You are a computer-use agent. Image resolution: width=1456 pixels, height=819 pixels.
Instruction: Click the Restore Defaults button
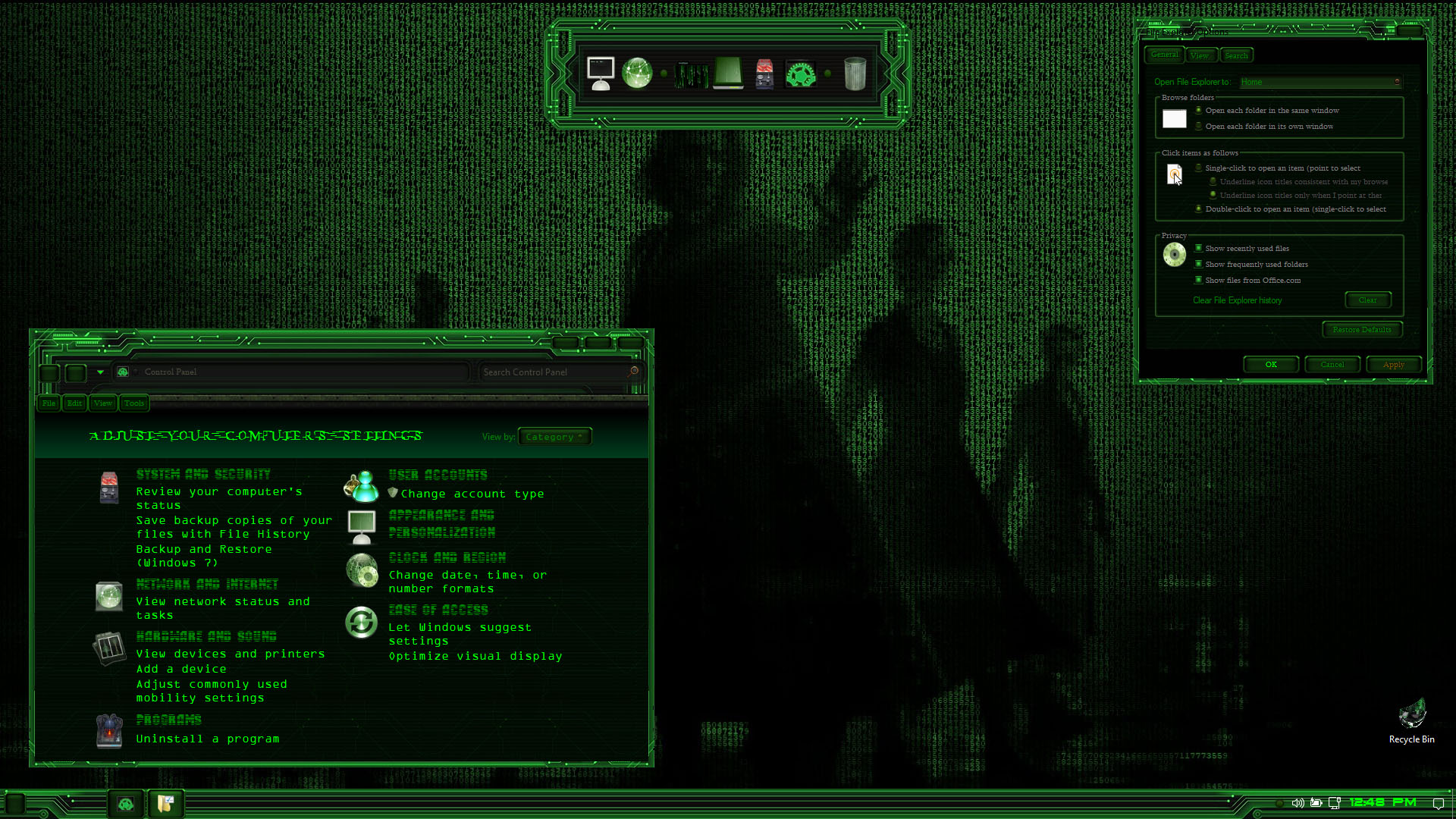tap(1362, 330)
